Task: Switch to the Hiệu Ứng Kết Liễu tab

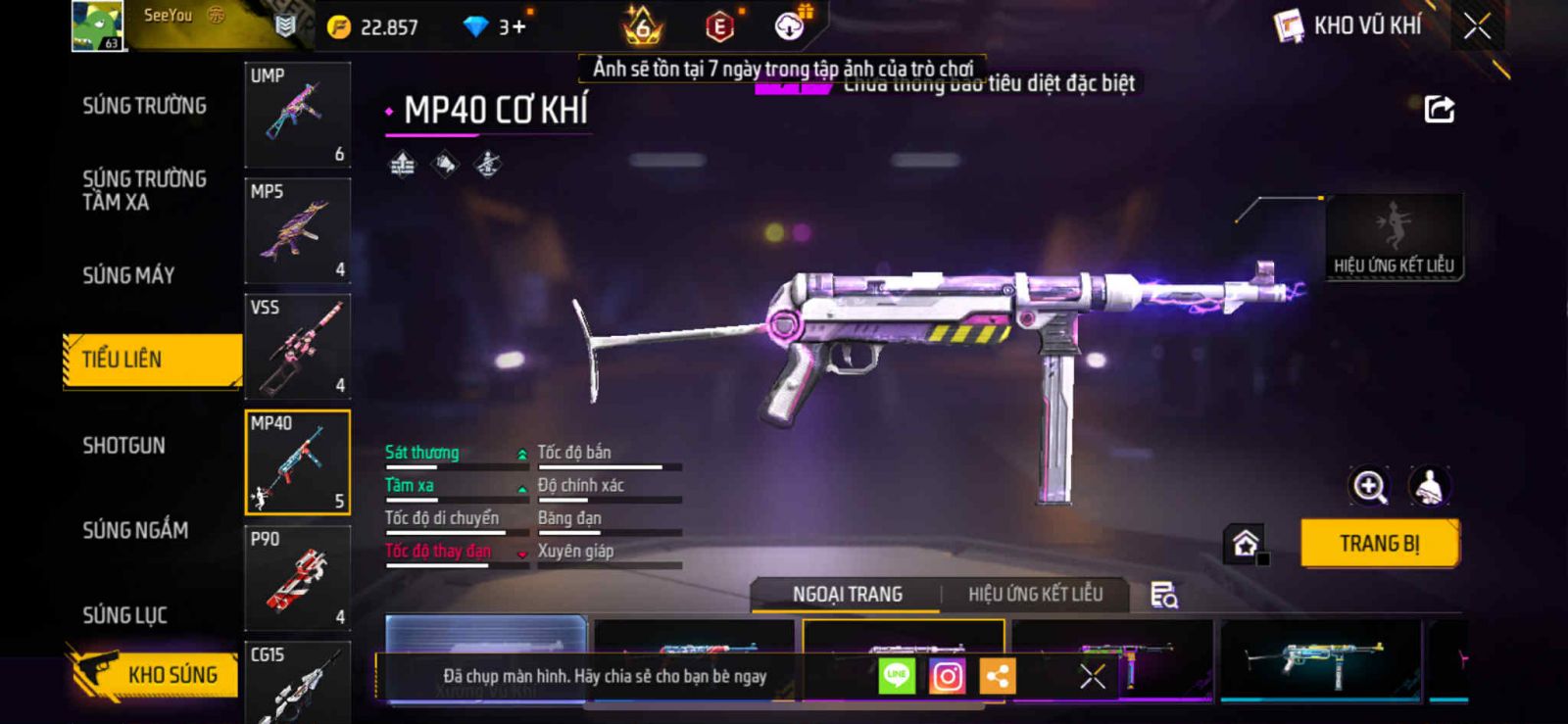Action: 1035,595
